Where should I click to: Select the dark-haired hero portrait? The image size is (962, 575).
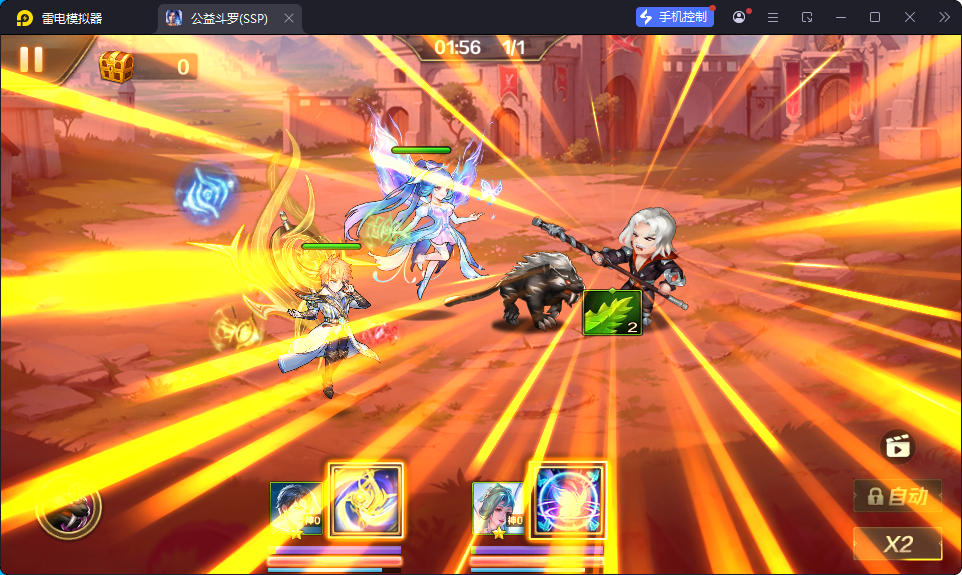coord(297,508)
